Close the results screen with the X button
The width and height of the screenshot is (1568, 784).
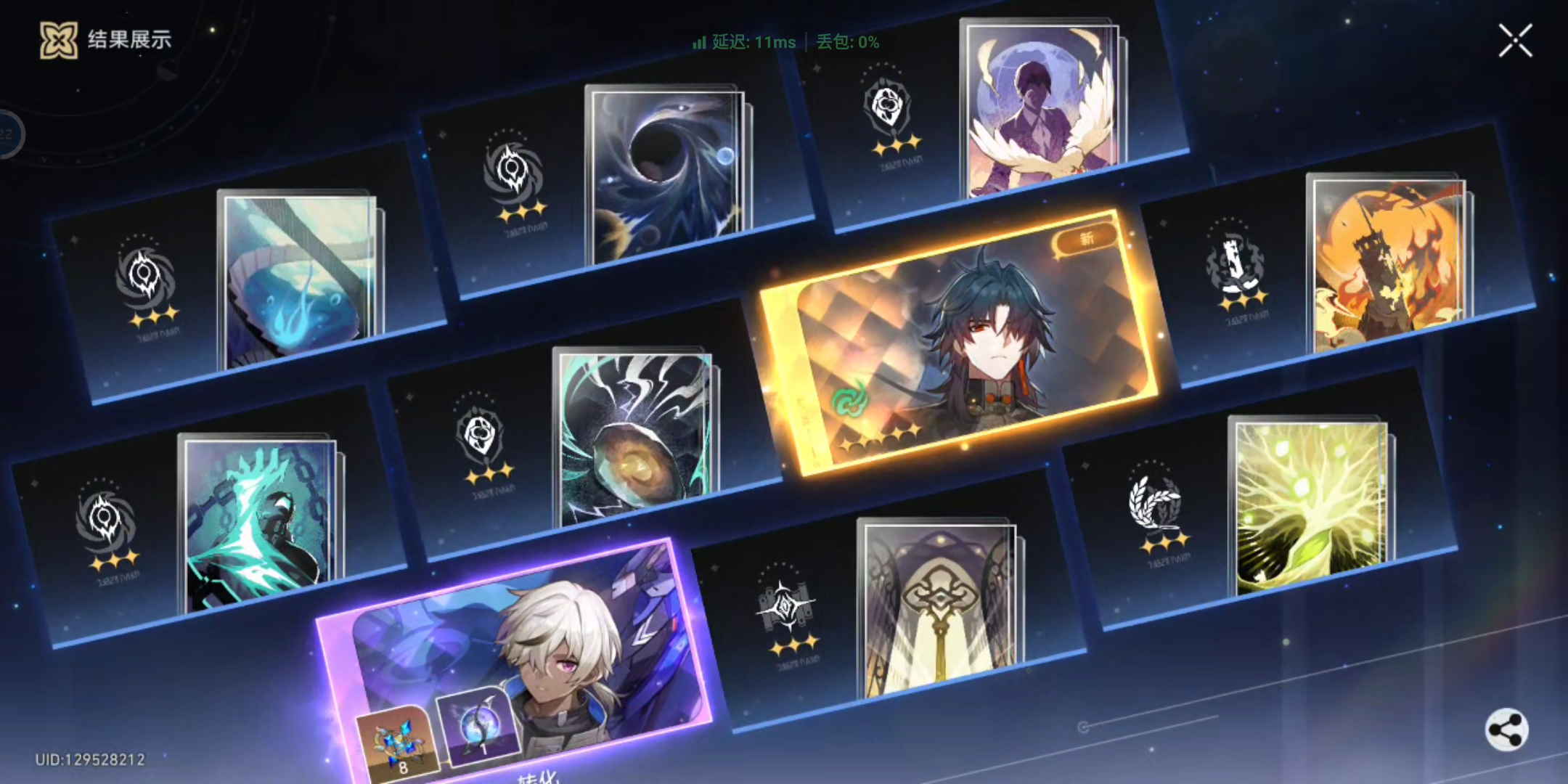pyautogui.click(x=1514, y=41)
